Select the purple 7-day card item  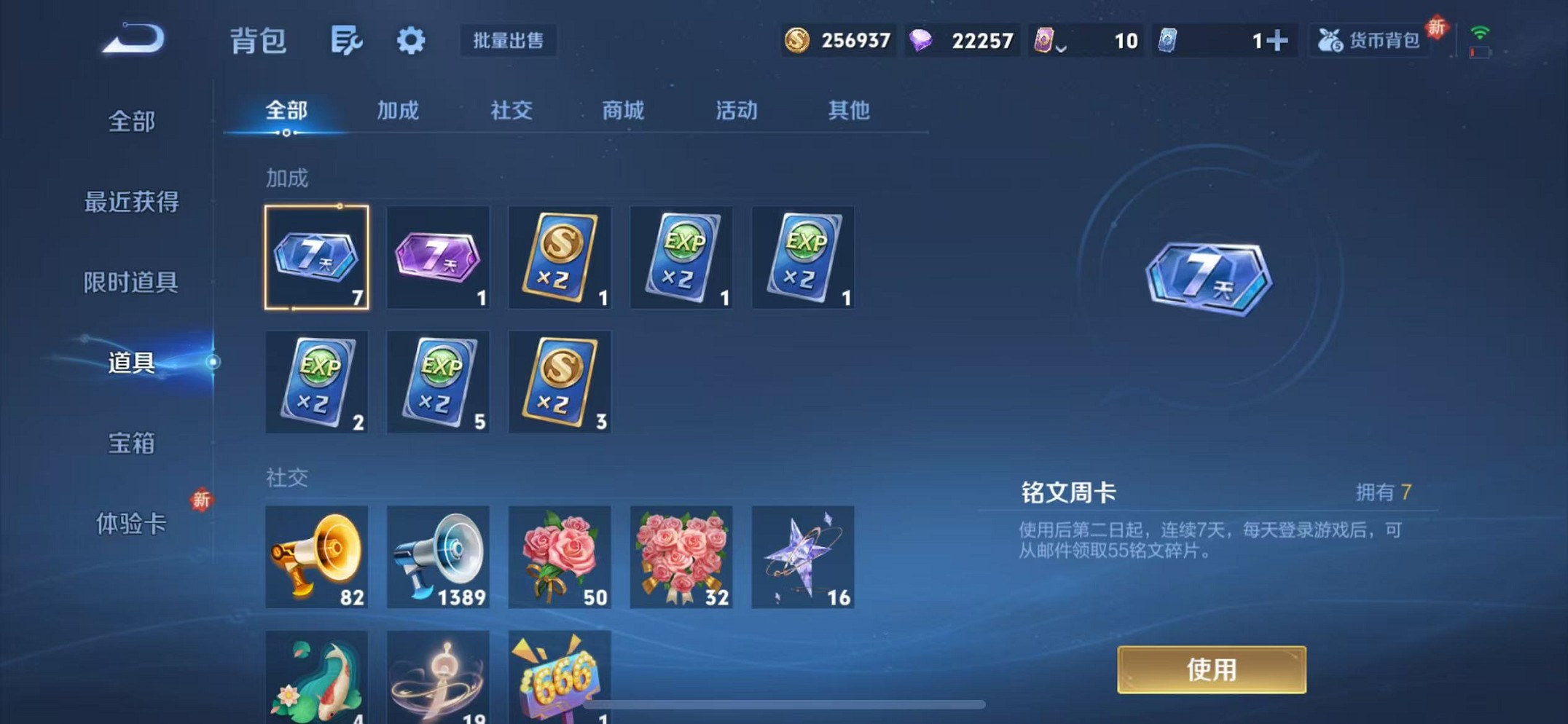(x=438, y=257)
